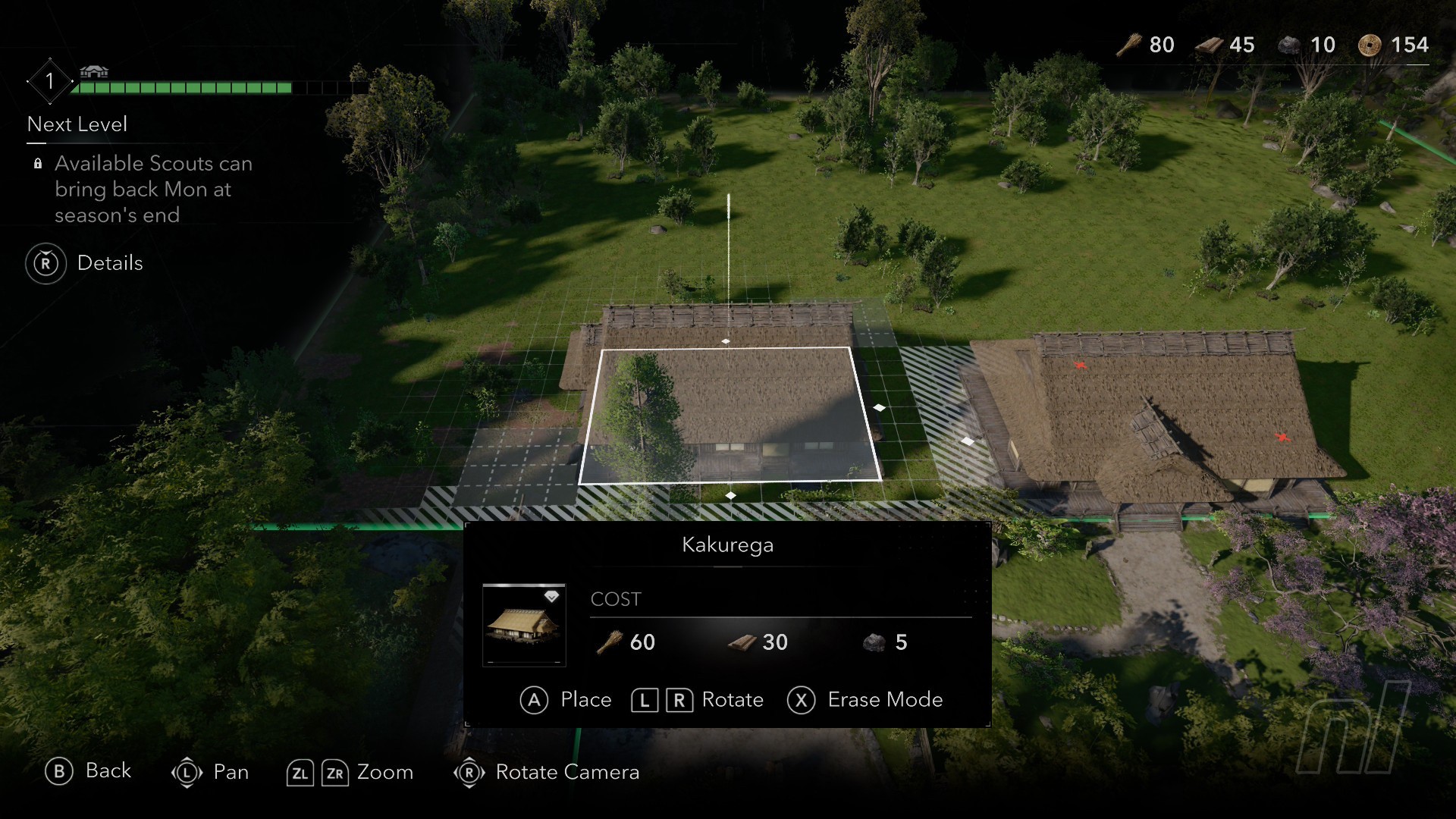Click the Next Level scouts objective text
Screen dimensions: 1456x819
(x=153, y=189)
